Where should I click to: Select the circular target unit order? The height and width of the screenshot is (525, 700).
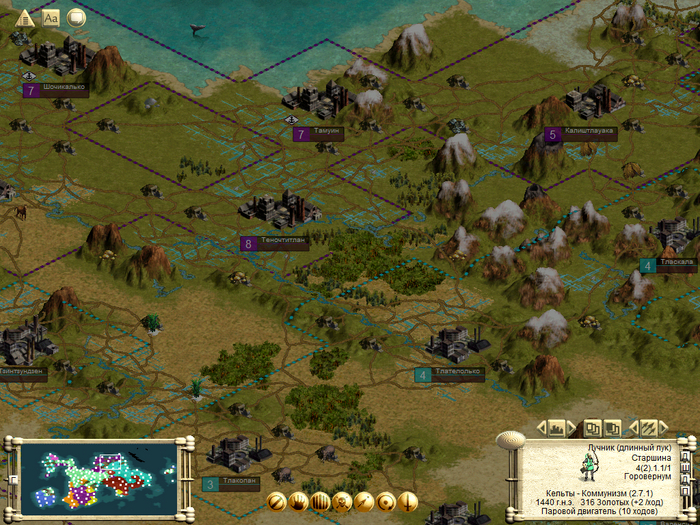(386, 501)
